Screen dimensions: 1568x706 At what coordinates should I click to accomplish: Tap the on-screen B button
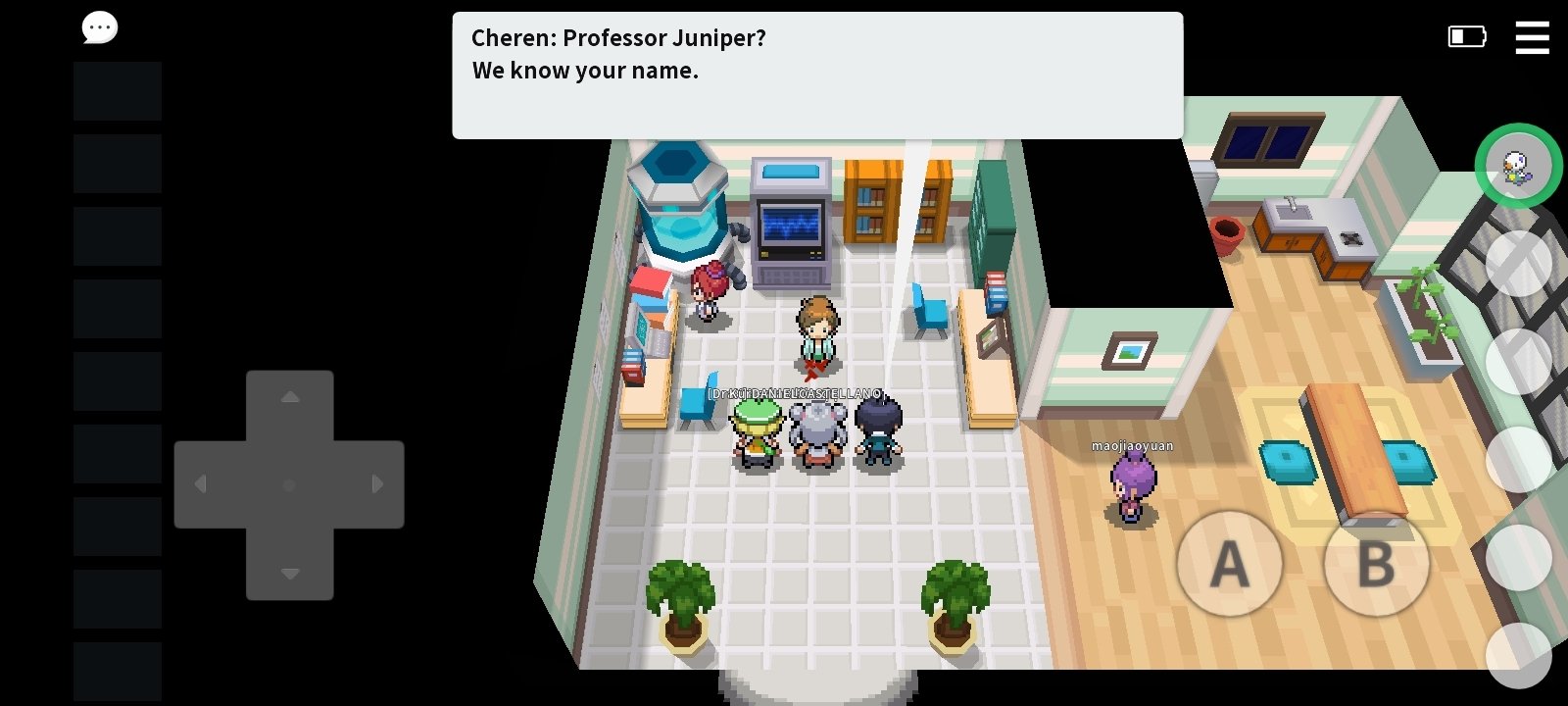click(1376, 564)
